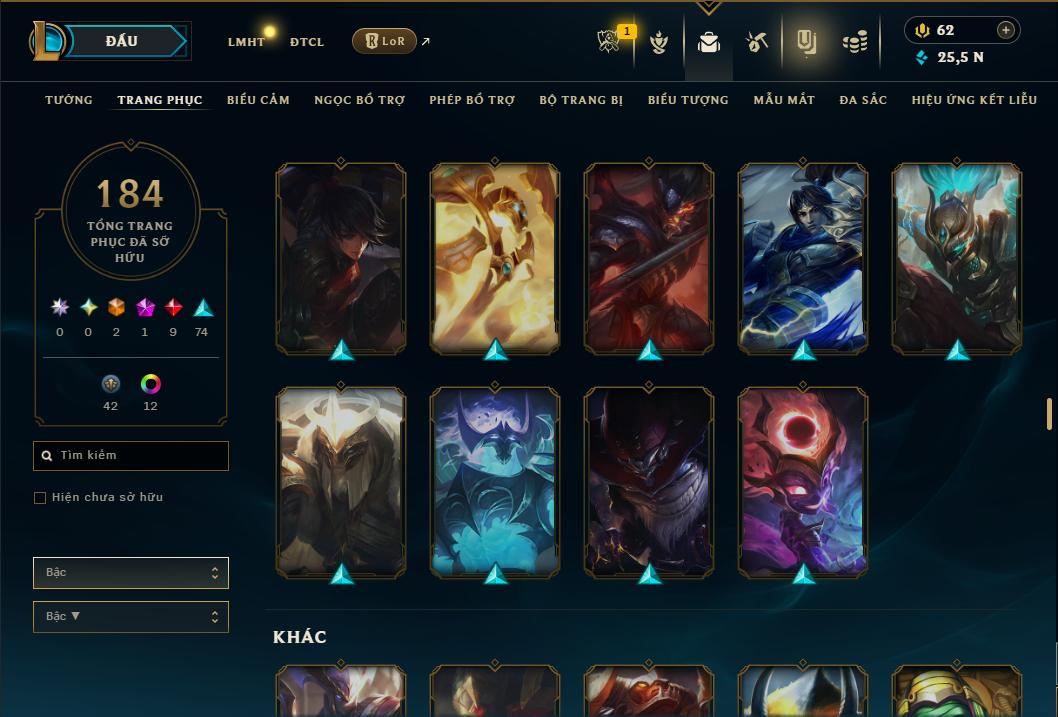
Task: Toggle the Hiện chưa sở hữu checkbox
Action: point(40,498)
